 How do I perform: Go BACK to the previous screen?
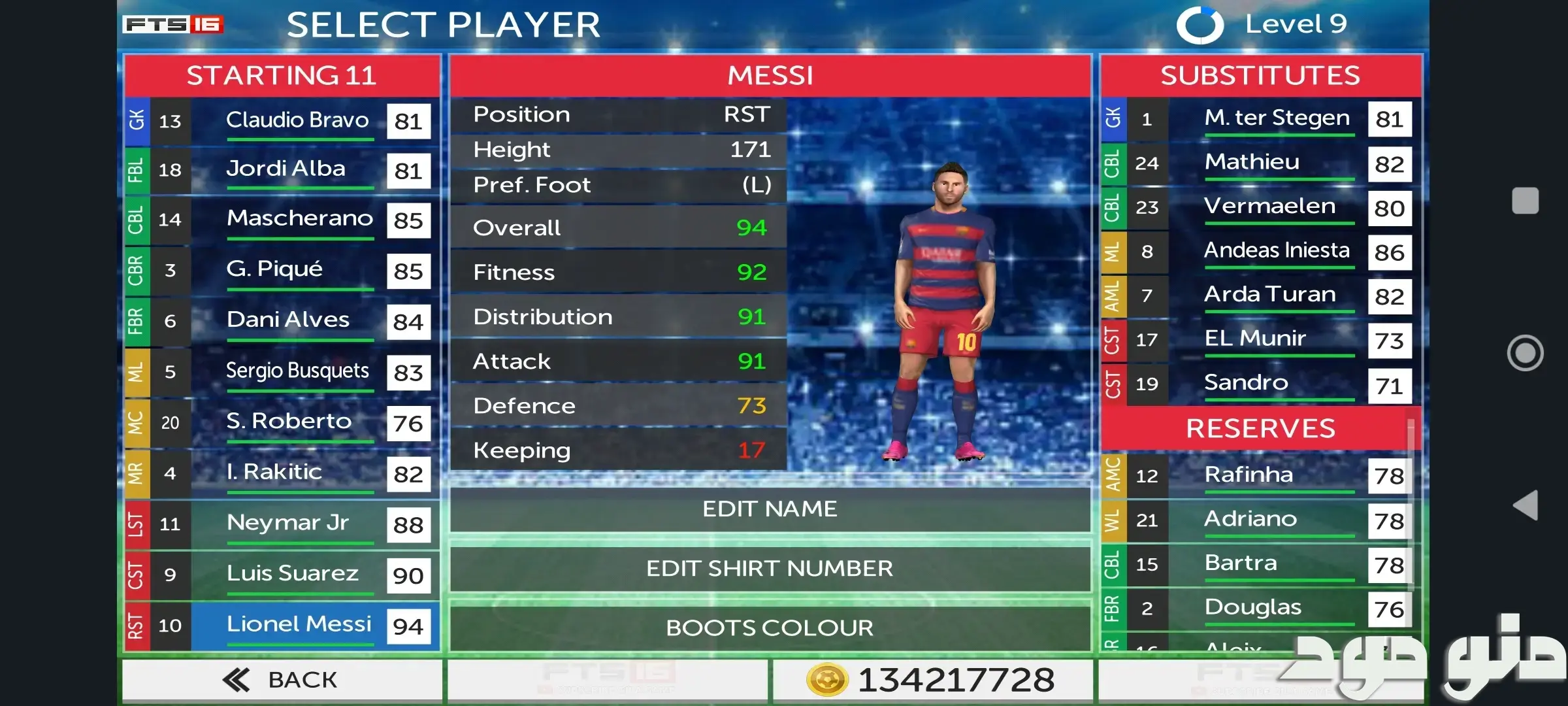point(282,680)
